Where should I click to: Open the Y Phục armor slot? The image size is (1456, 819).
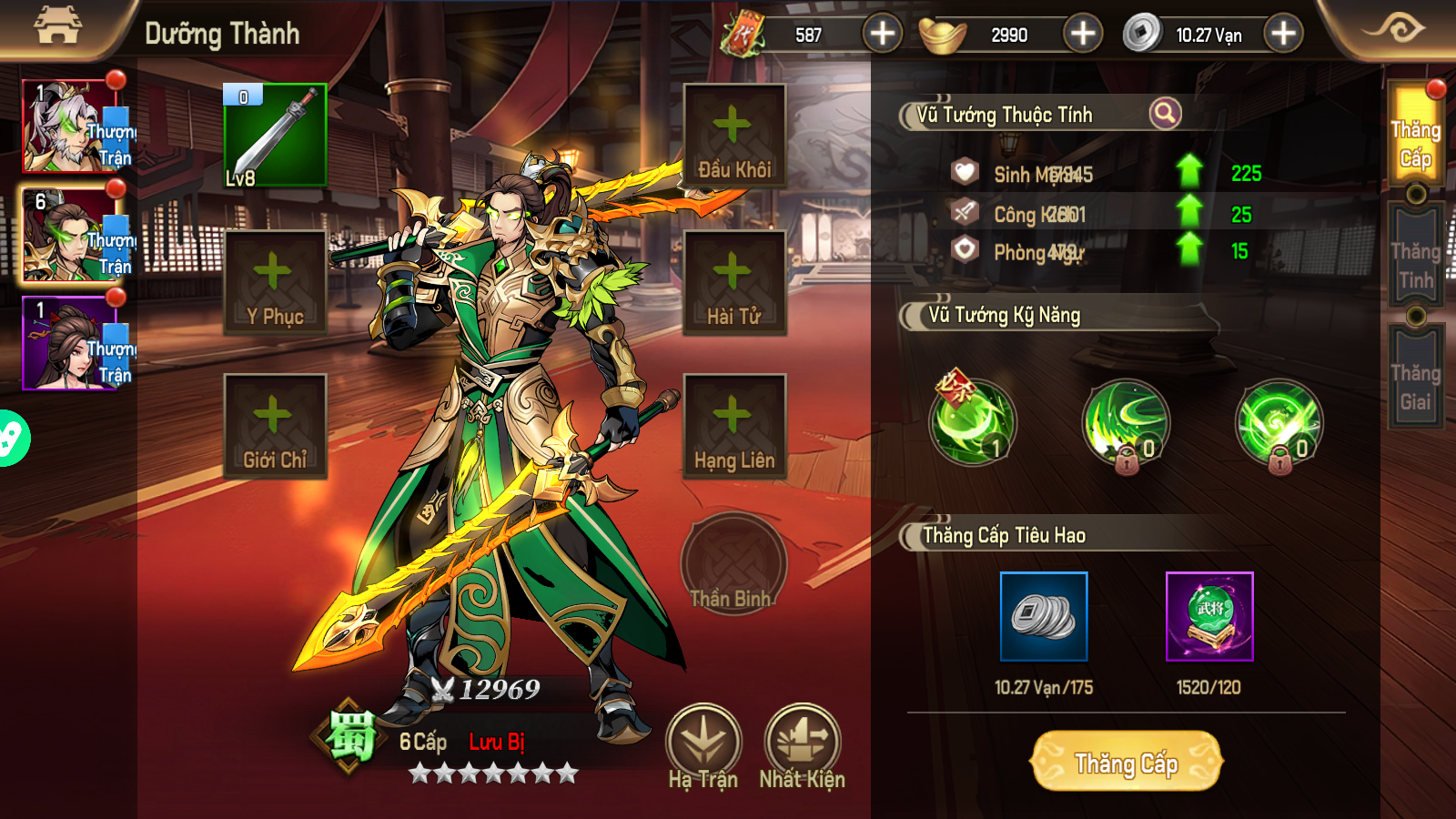(x=275, y=282)
